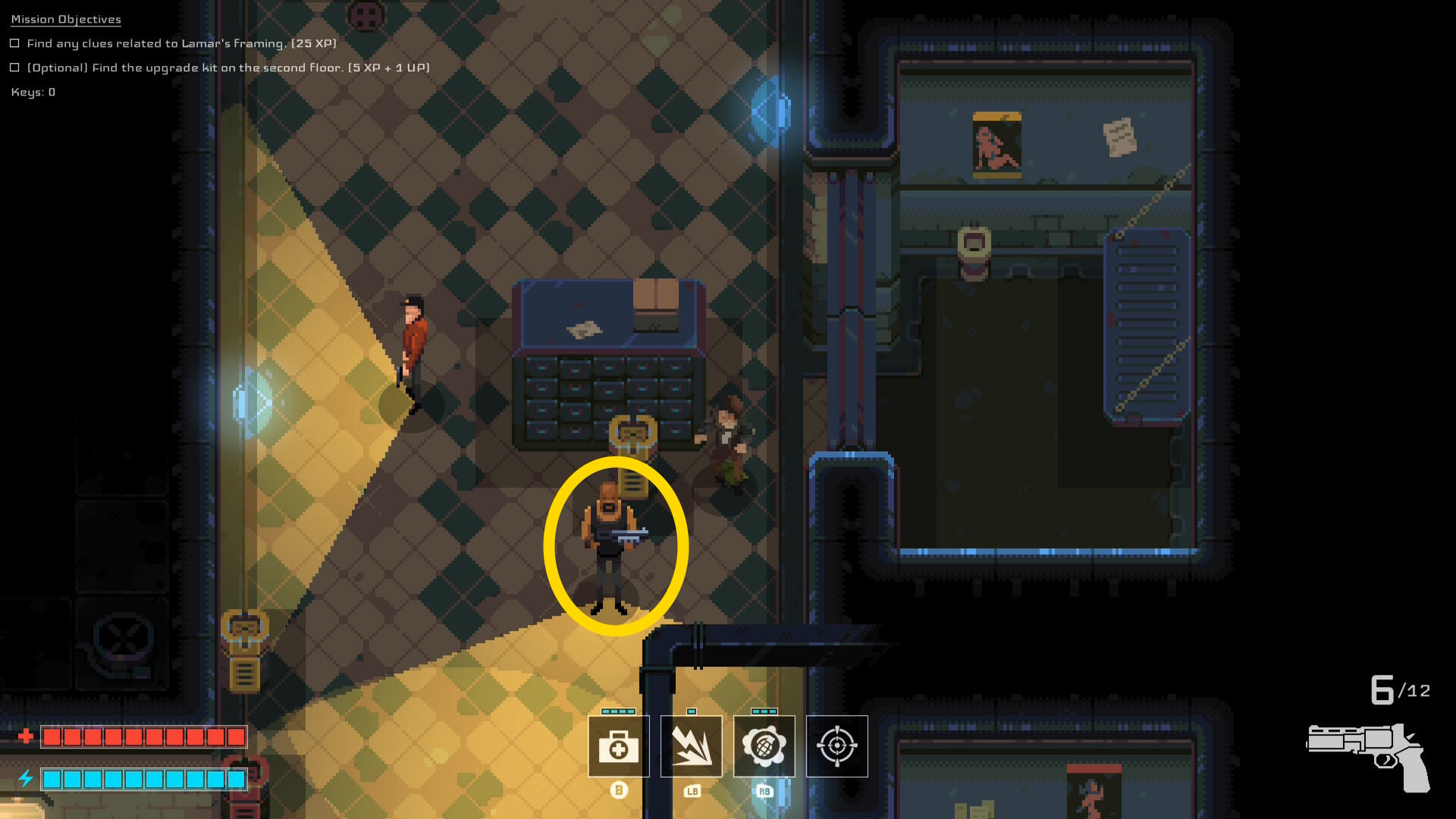Image resolution: width=1456 pixels, height=819 pixels.
Task: Activate the crosshair aim ability icon
Action: (836, 746)
